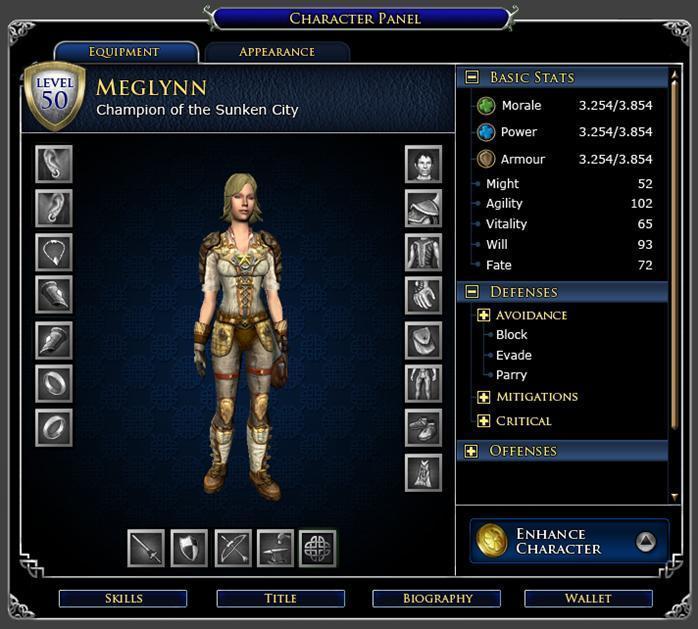The width and height of the screenshot is (698, 629).
Task: Select the necklace equipment slot
Action: [54, 251]
